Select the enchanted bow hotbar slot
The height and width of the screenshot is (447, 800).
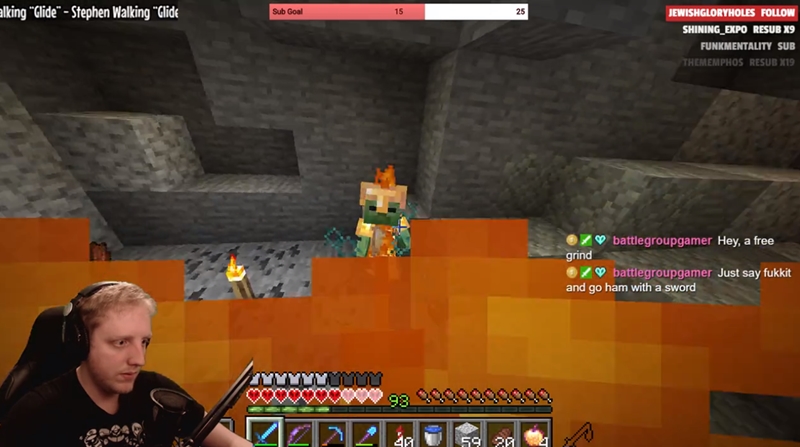299,434
